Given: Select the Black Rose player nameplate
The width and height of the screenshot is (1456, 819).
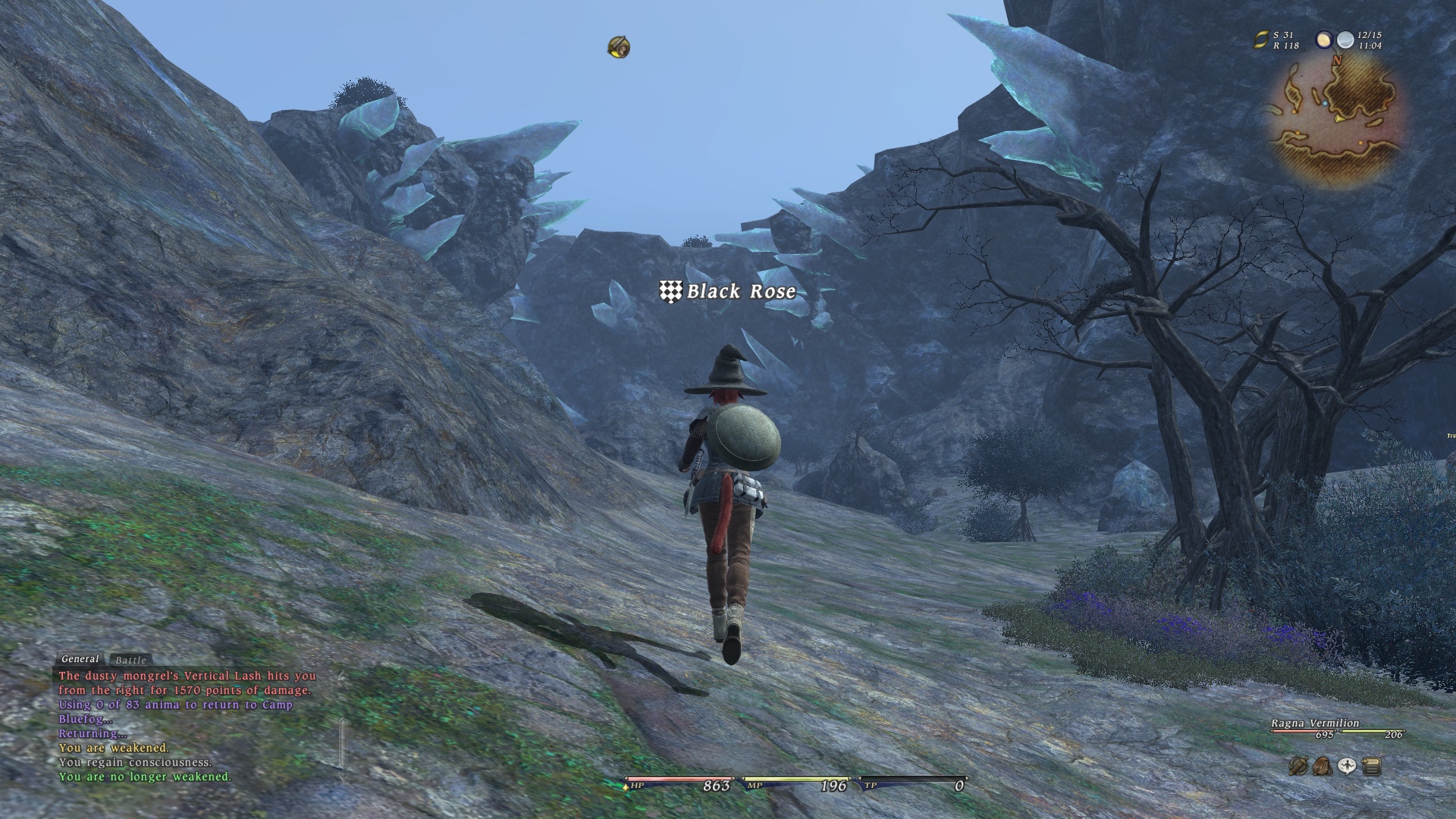Looking at the screenshot, I should (x=729, y=291).
